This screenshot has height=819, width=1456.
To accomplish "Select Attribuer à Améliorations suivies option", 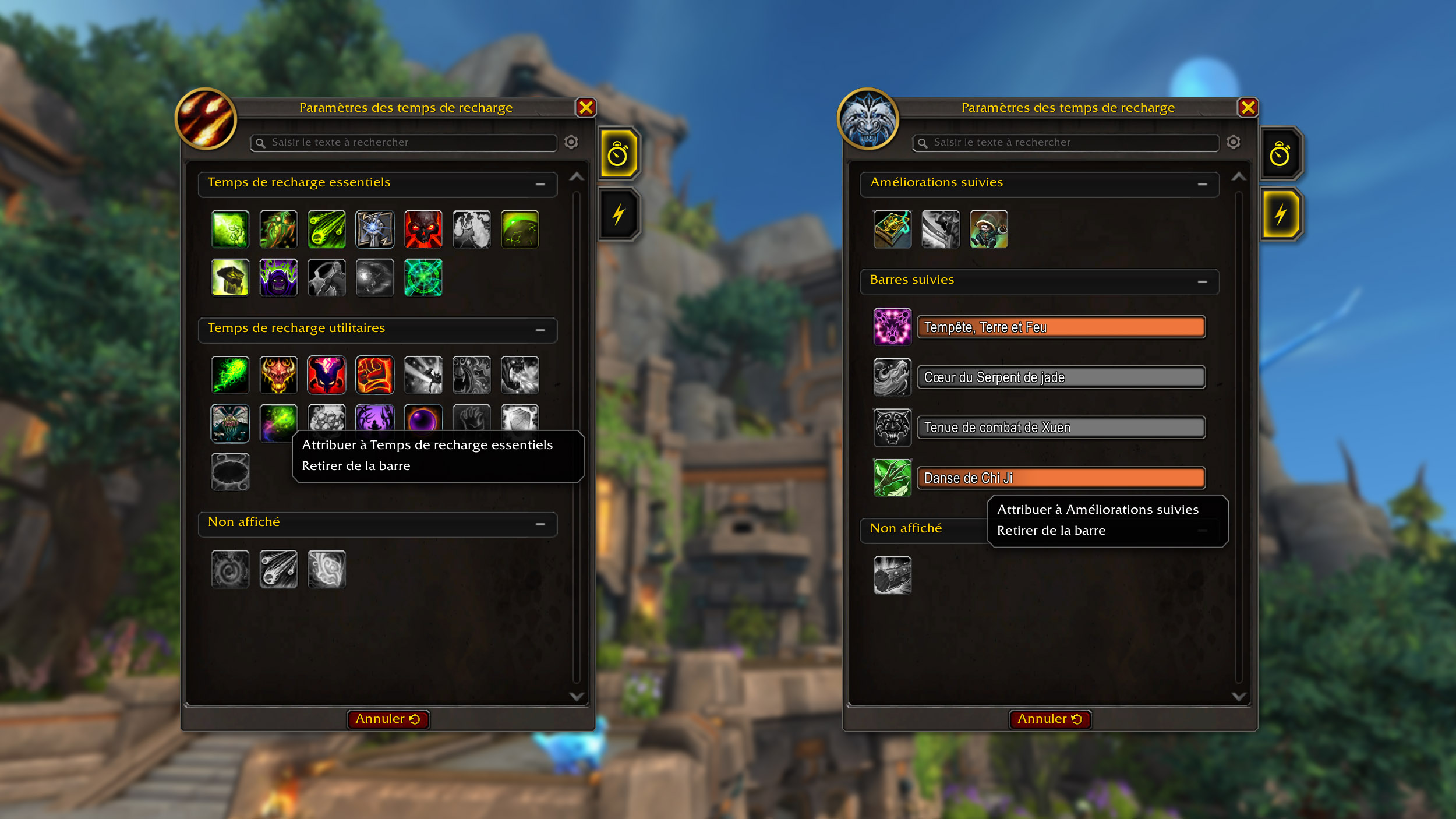I will click(x=1097, y=510).
